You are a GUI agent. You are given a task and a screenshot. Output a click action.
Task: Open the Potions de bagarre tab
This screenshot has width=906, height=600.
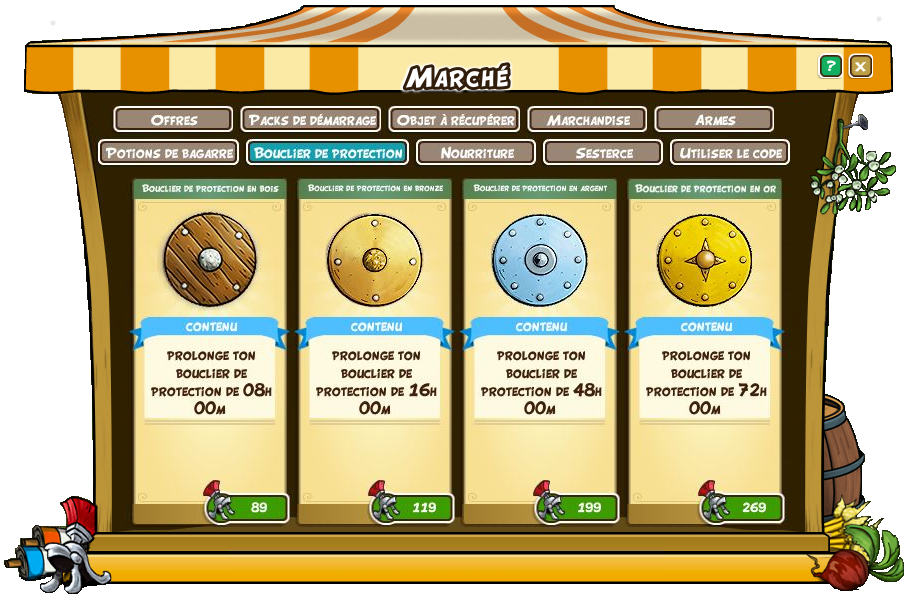(169, 153)
